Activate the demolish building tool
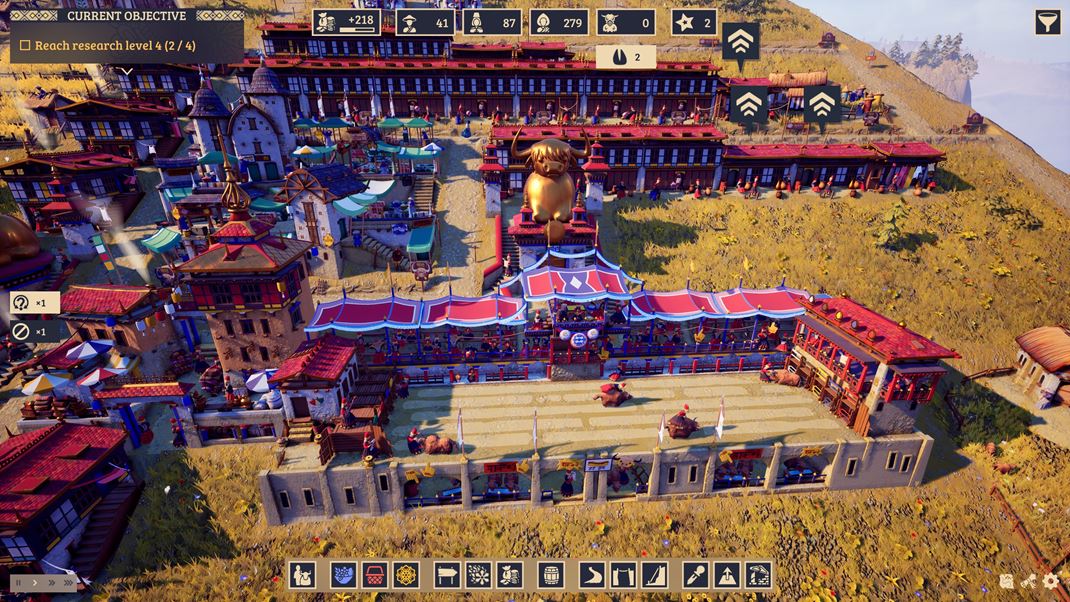 (758, 575)
